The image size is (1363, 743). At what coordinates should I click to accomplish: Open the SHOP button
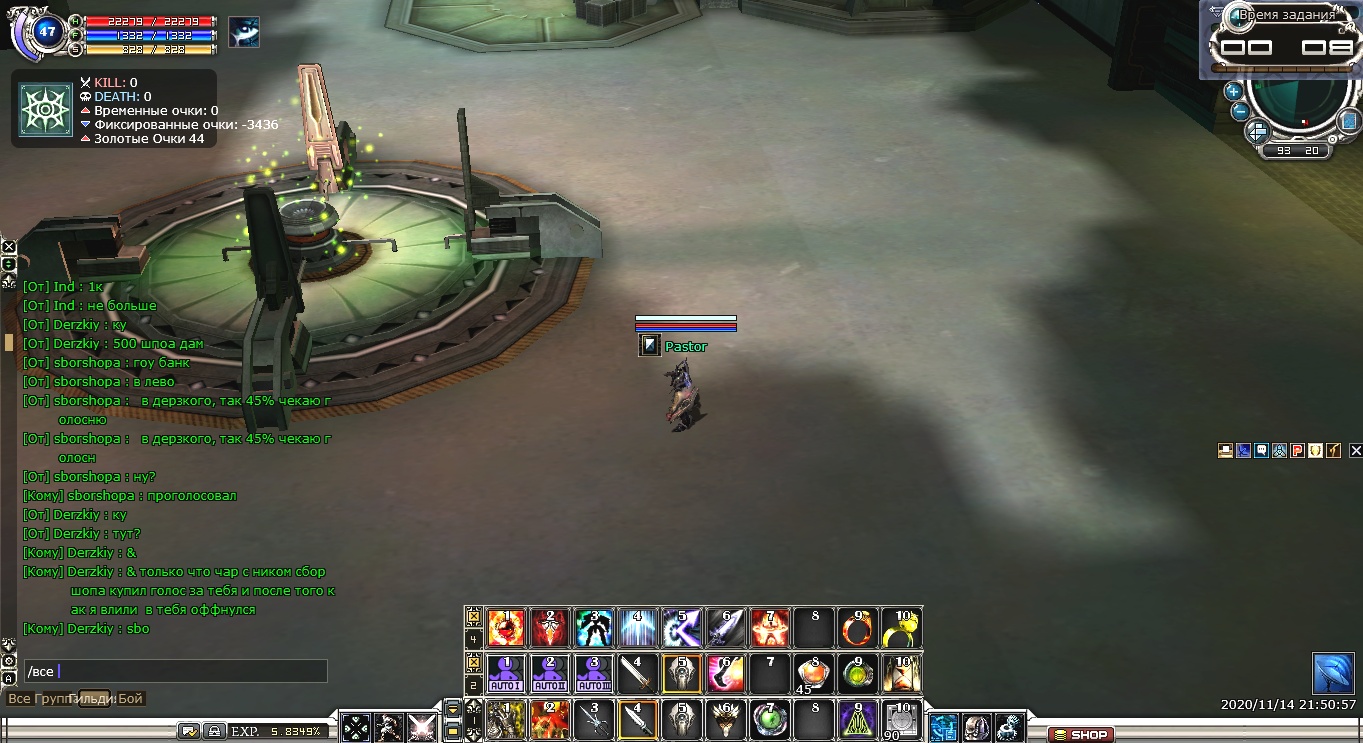(1081, 734)
